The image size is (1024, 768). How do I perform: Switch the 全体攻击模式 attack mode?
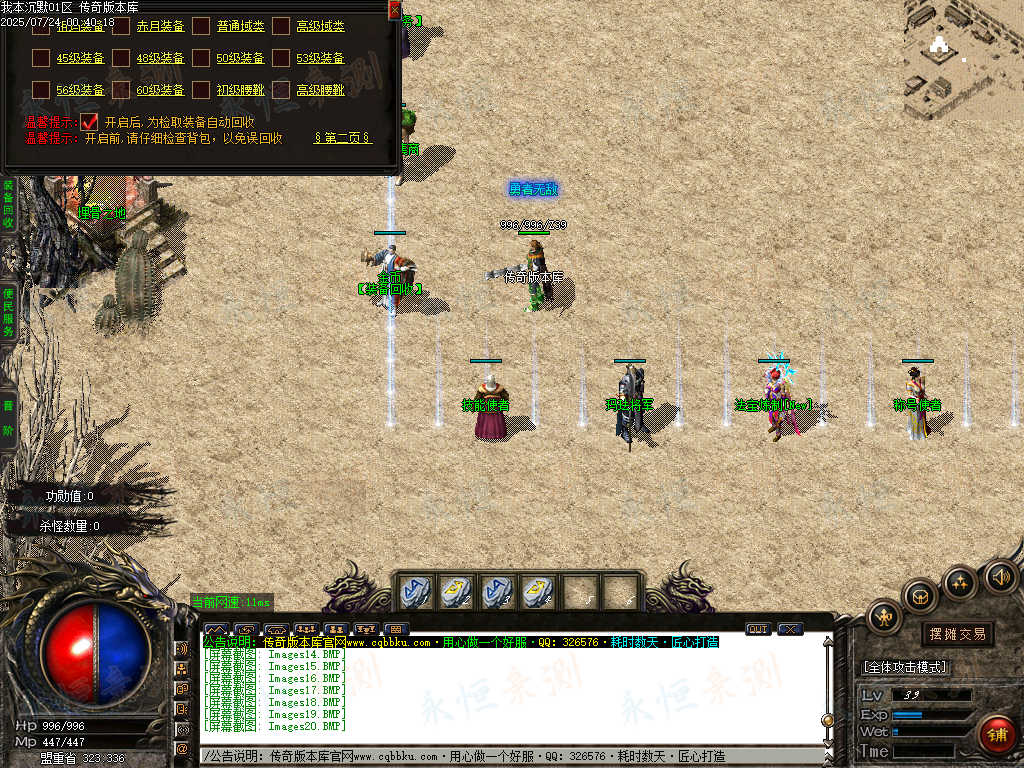click(x=905, y=667)
